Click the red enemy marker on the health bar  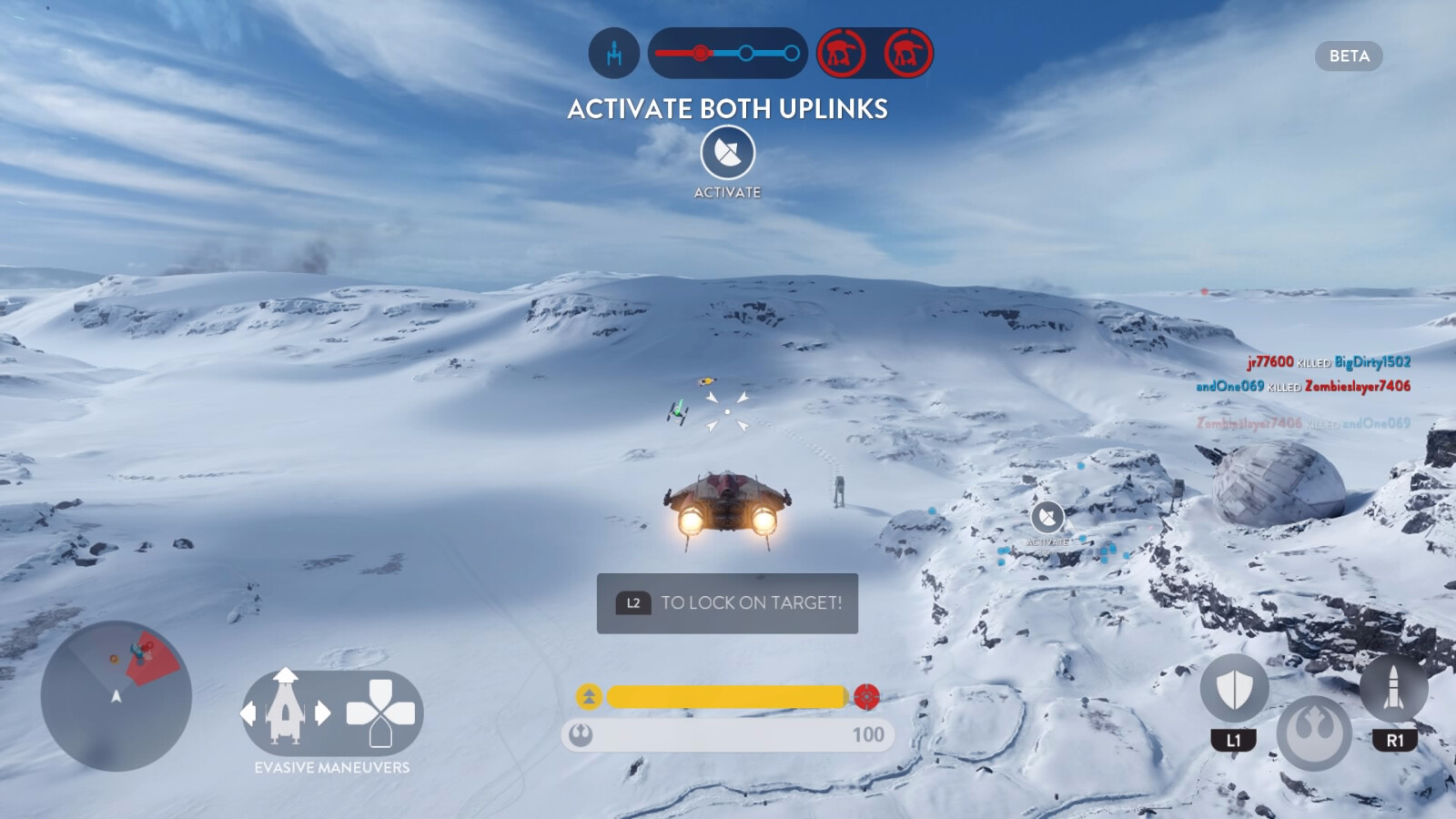click(x=865, y=695)
